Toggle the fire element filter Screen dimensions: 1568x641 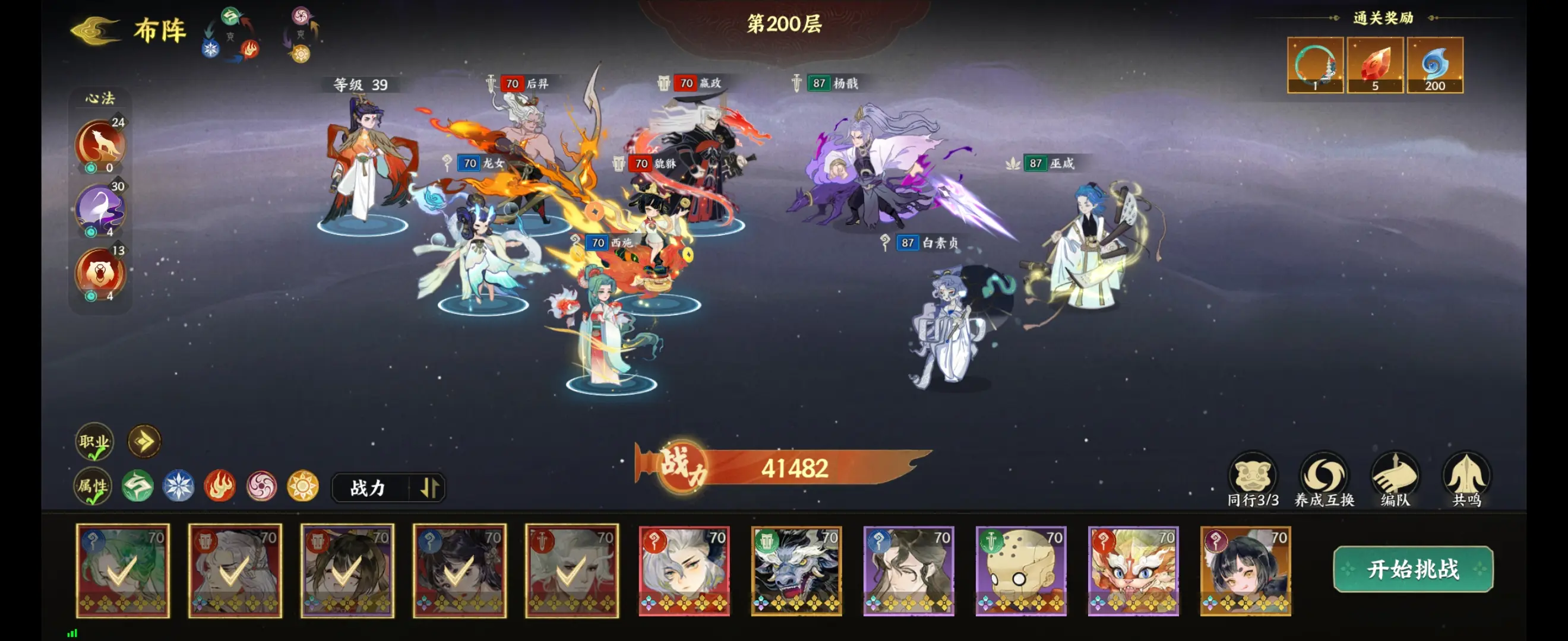pyautogui.click(x=220, y=487)
